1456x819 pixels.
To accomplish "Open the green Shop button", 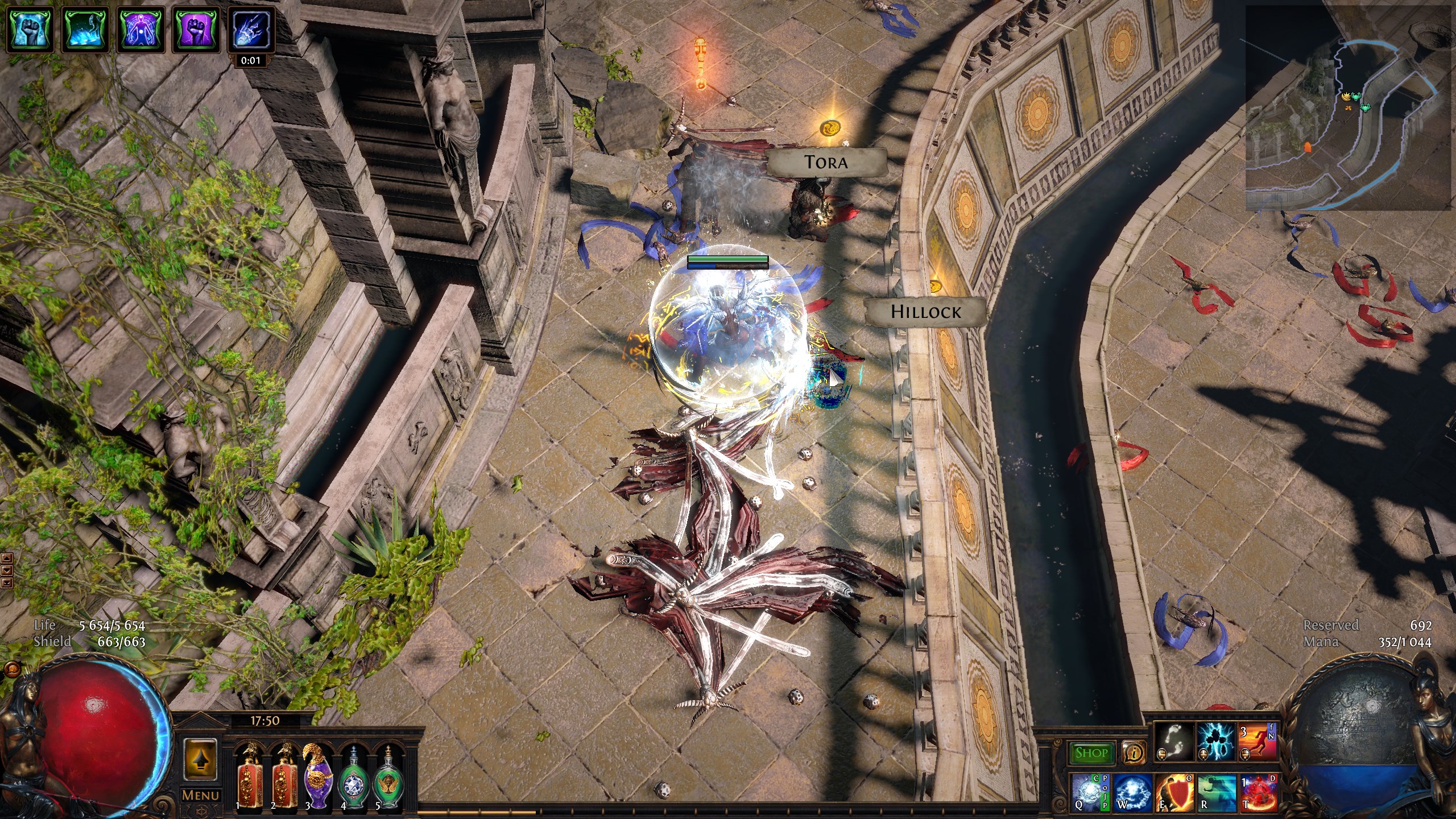I will 1091,753.
